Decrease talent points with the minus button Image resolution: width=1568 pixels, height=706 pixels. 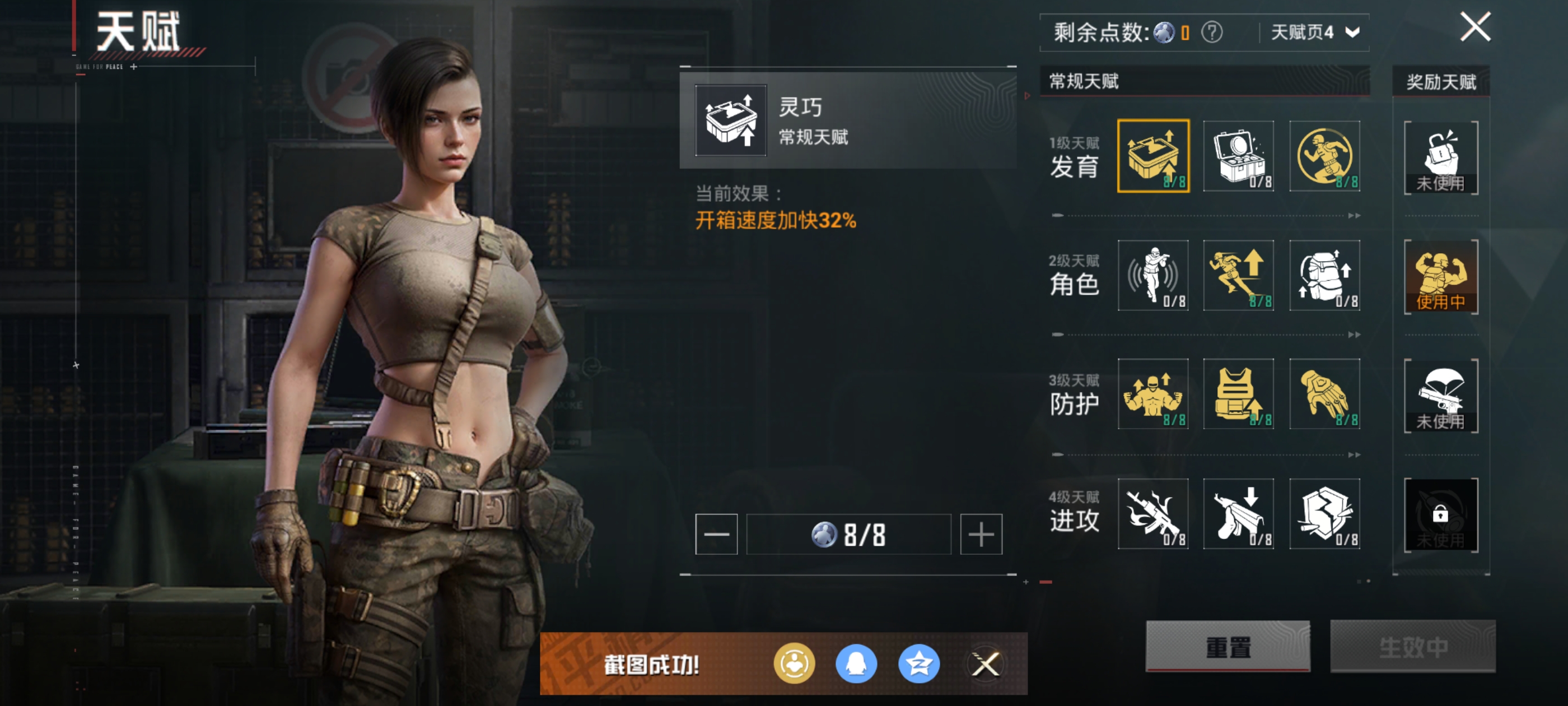[x=716, y=534]
